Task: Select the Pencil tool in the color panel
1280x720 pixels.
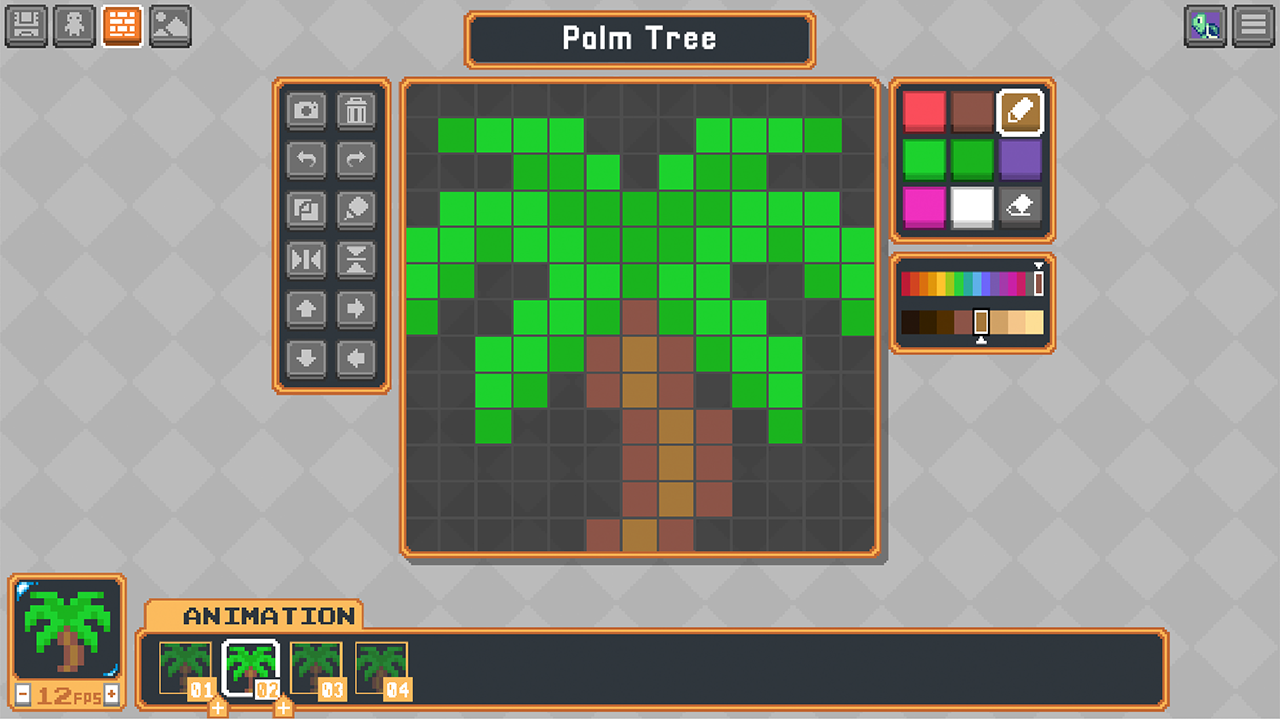Action: click(x=1022, y=111)
